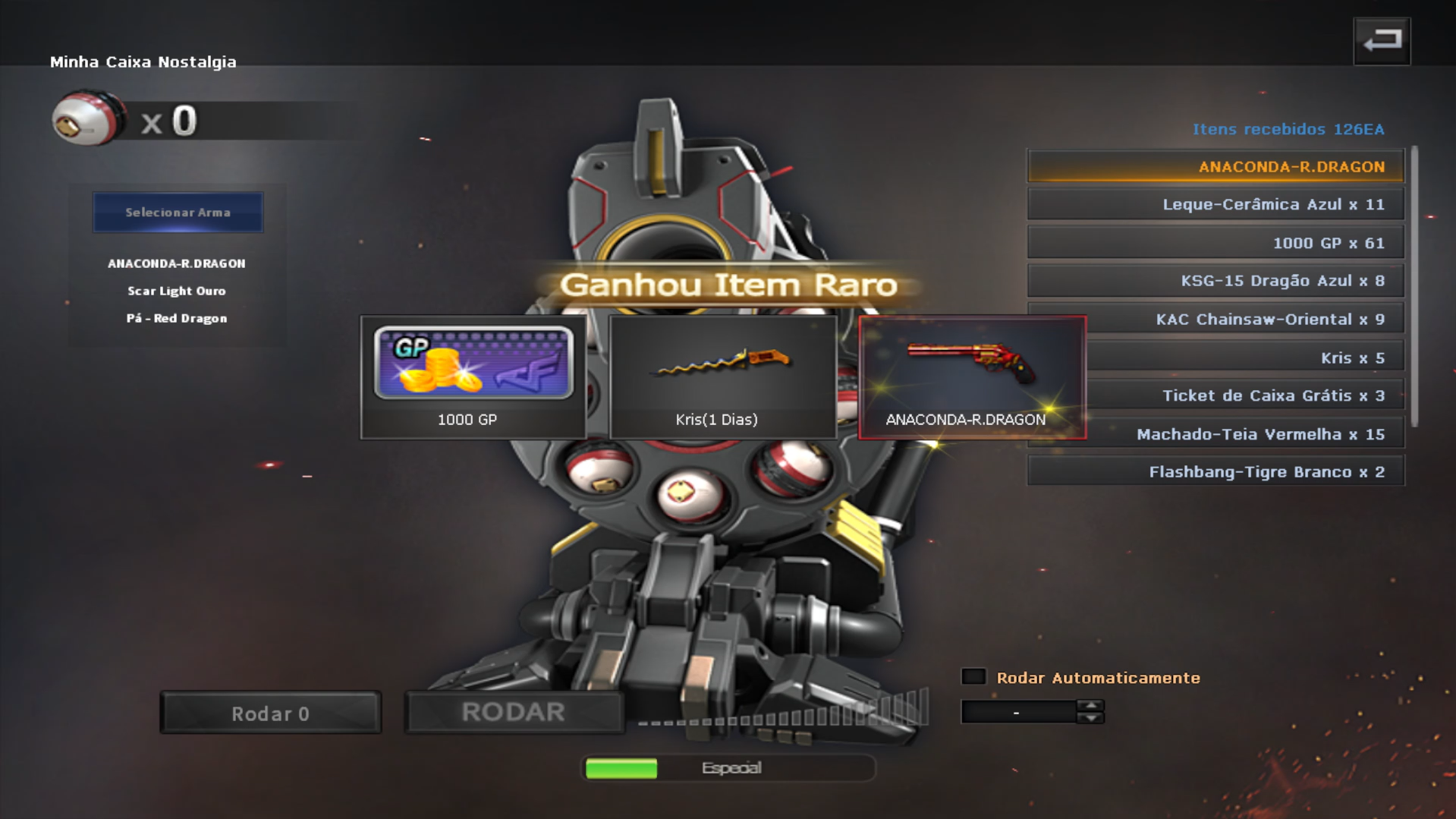Open the Selecionar Arma button

178,213
